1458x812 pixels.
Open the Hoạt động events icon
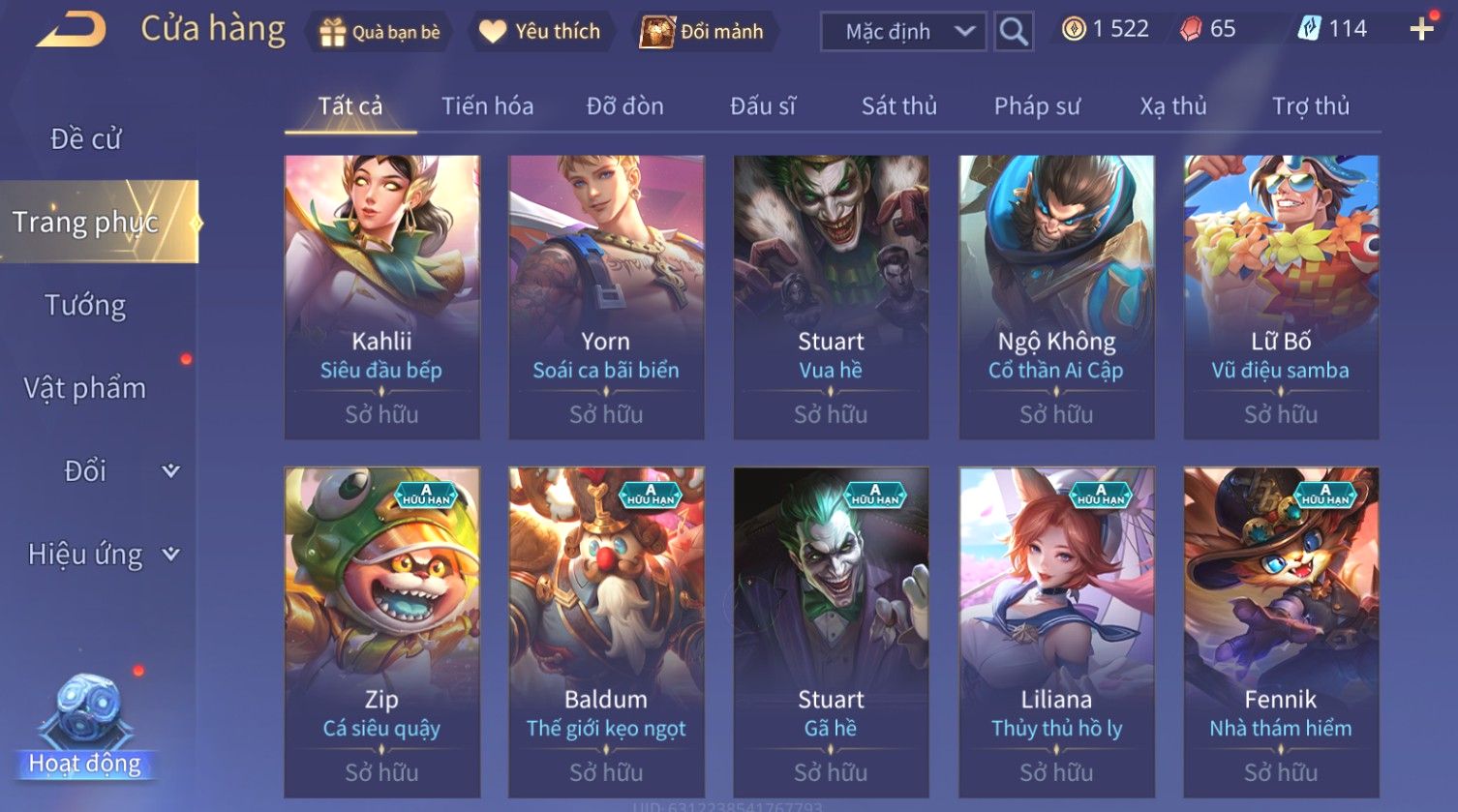85,731
